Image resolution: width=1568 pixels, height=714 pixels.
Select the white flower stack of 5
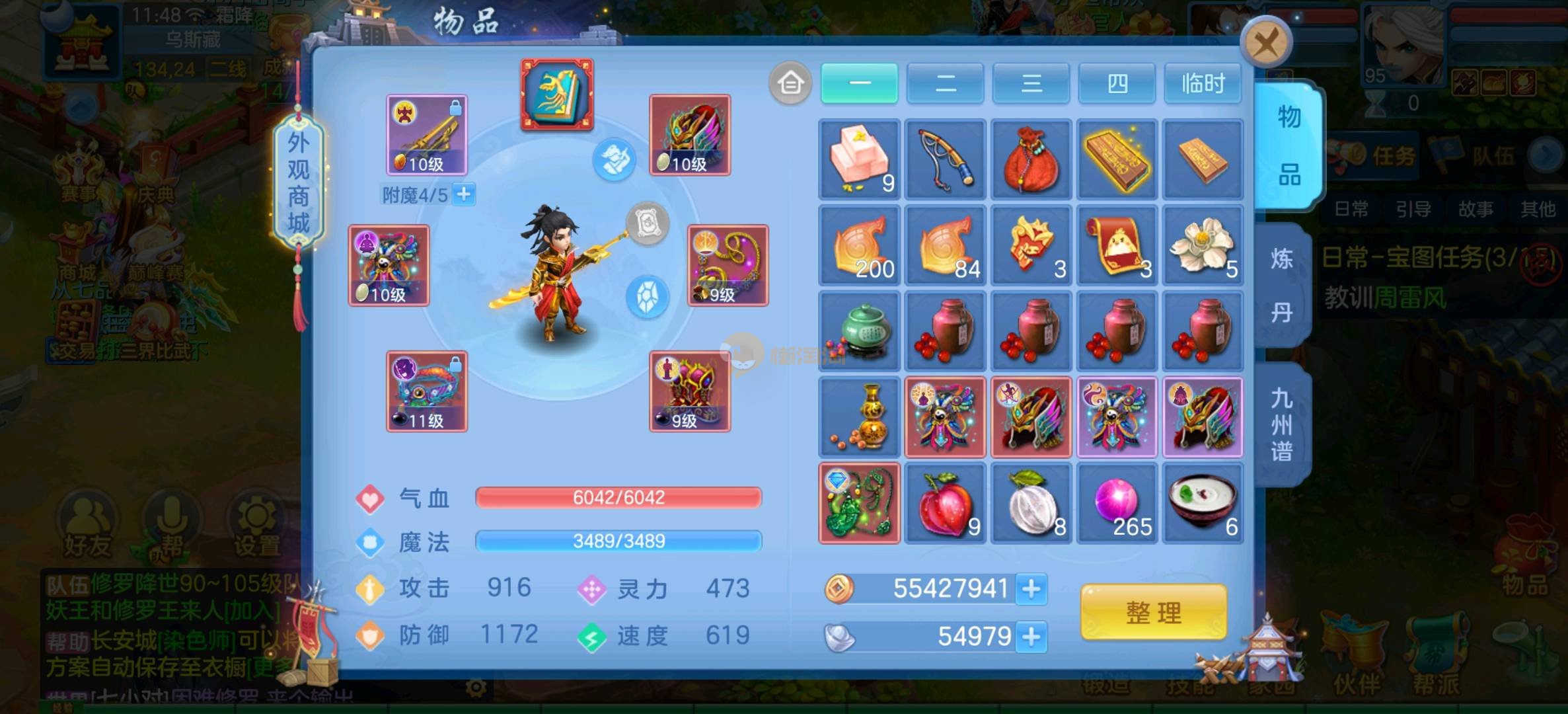pos(1203,245)
